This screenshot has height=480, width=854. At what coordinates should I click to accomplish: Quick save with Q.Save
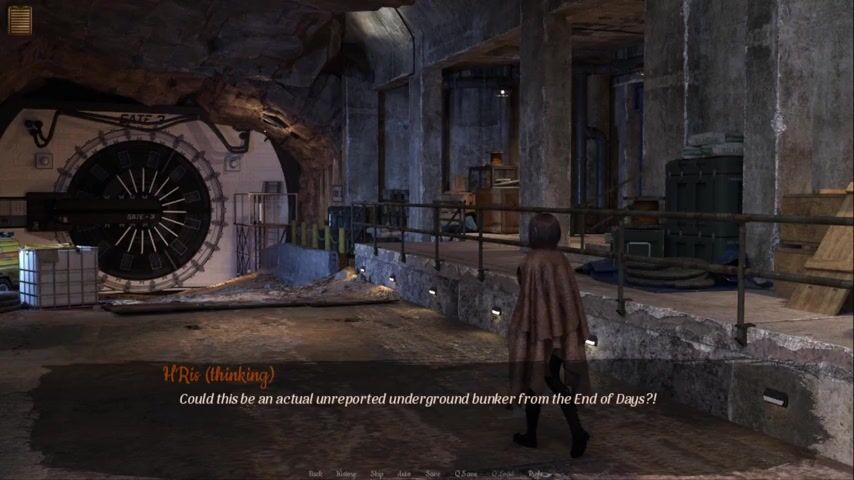click(465, 474)
